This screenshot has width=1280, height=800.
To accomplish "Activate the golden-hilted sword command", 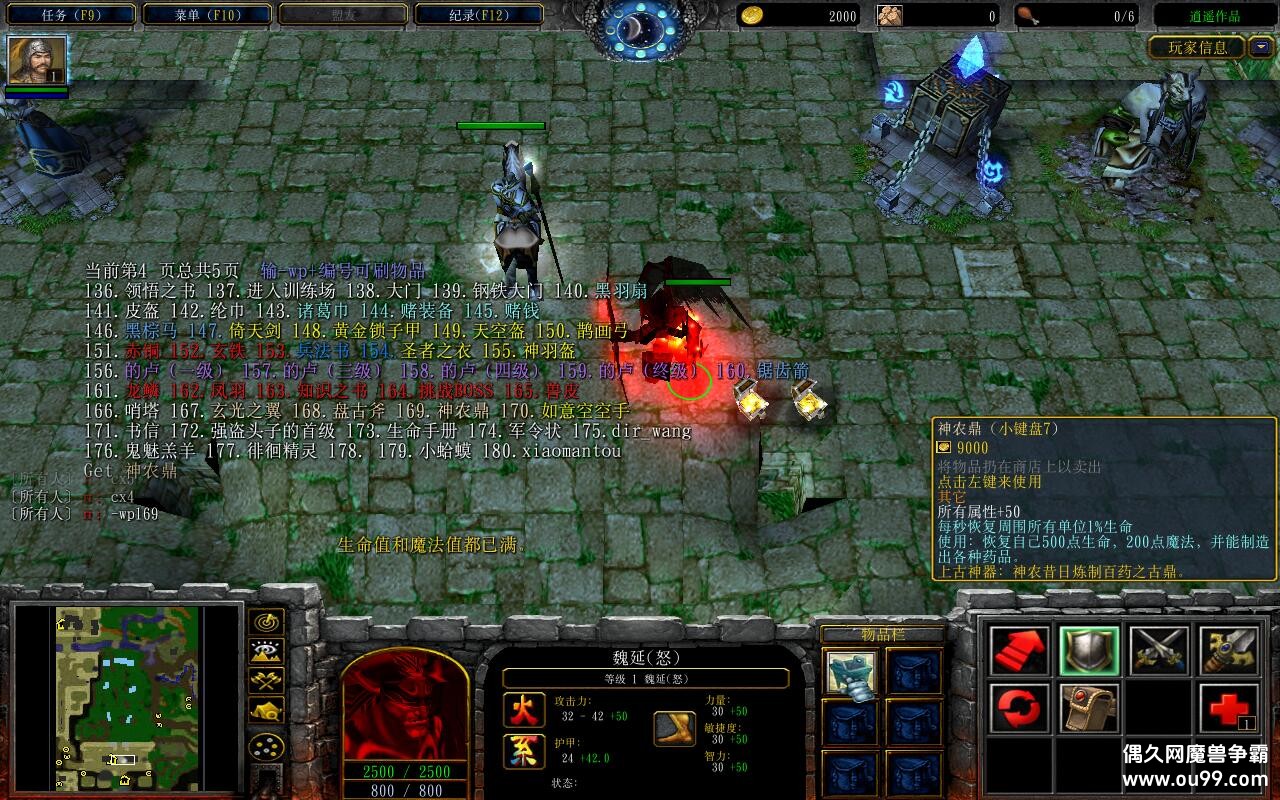I will coord(1228,651).
